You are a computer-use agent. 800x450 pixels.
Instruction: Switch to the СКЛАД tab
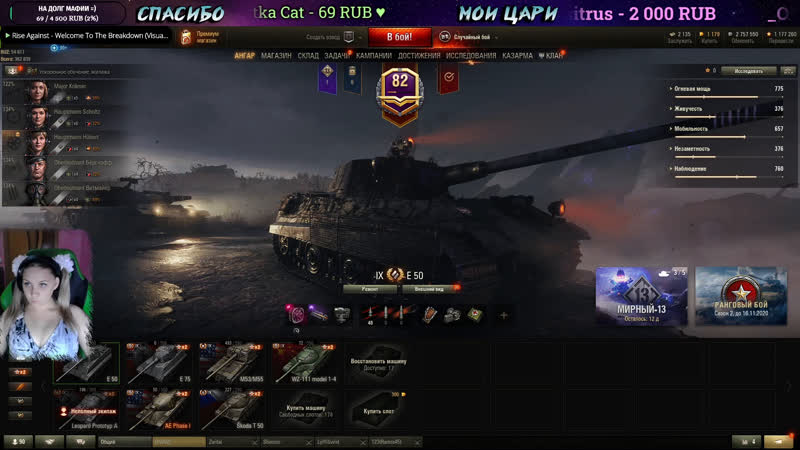[308, 56]
